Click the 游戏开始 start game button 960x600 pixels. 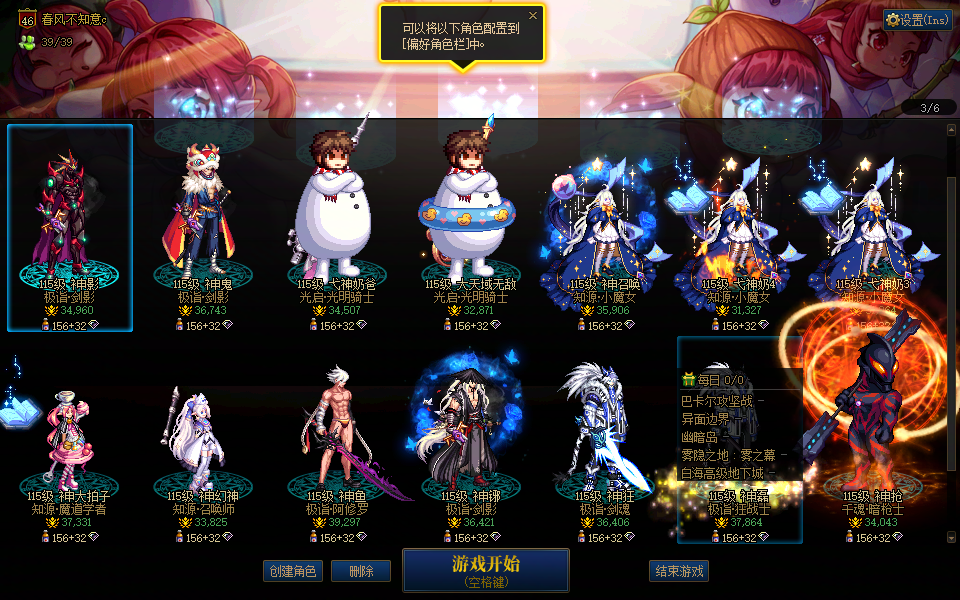[x=485, y=569]
